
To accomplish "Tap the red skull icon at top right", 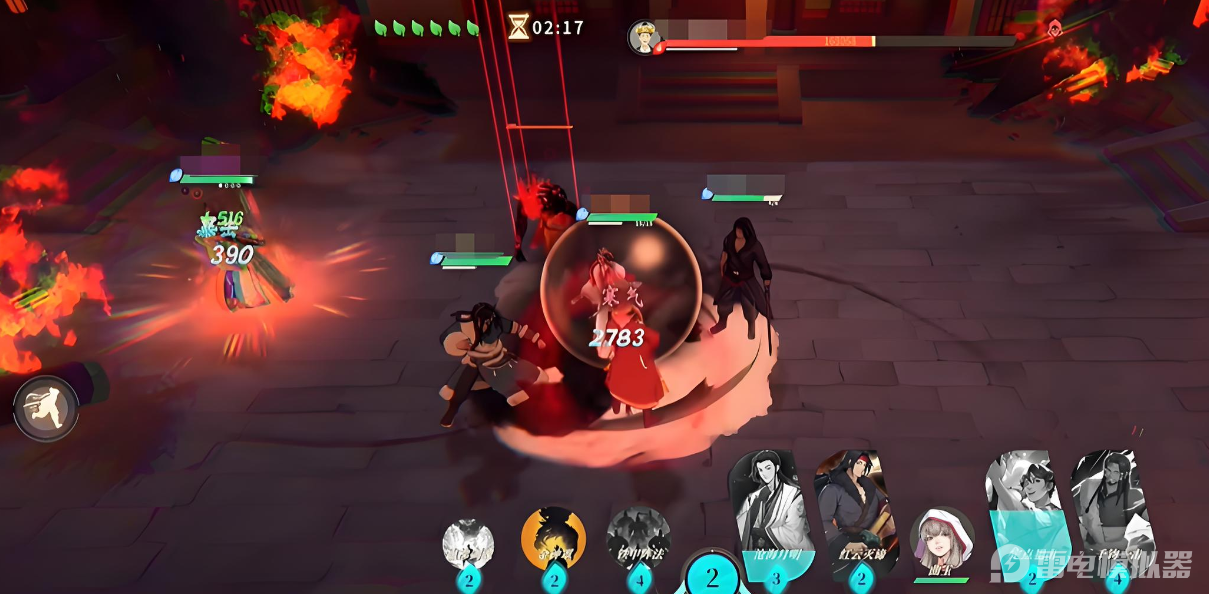I will tap(1054, 30).
